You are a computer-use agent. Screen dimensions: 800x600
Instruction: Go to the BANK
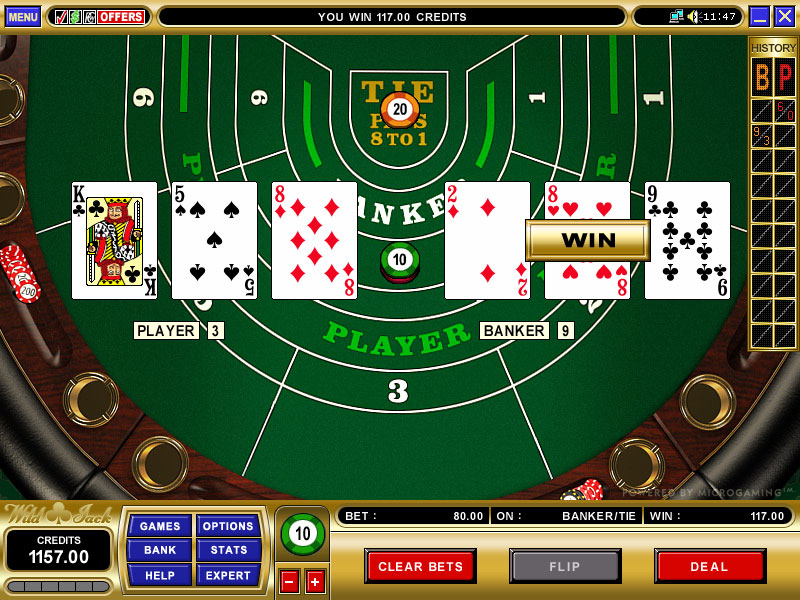tap(159, 550)
